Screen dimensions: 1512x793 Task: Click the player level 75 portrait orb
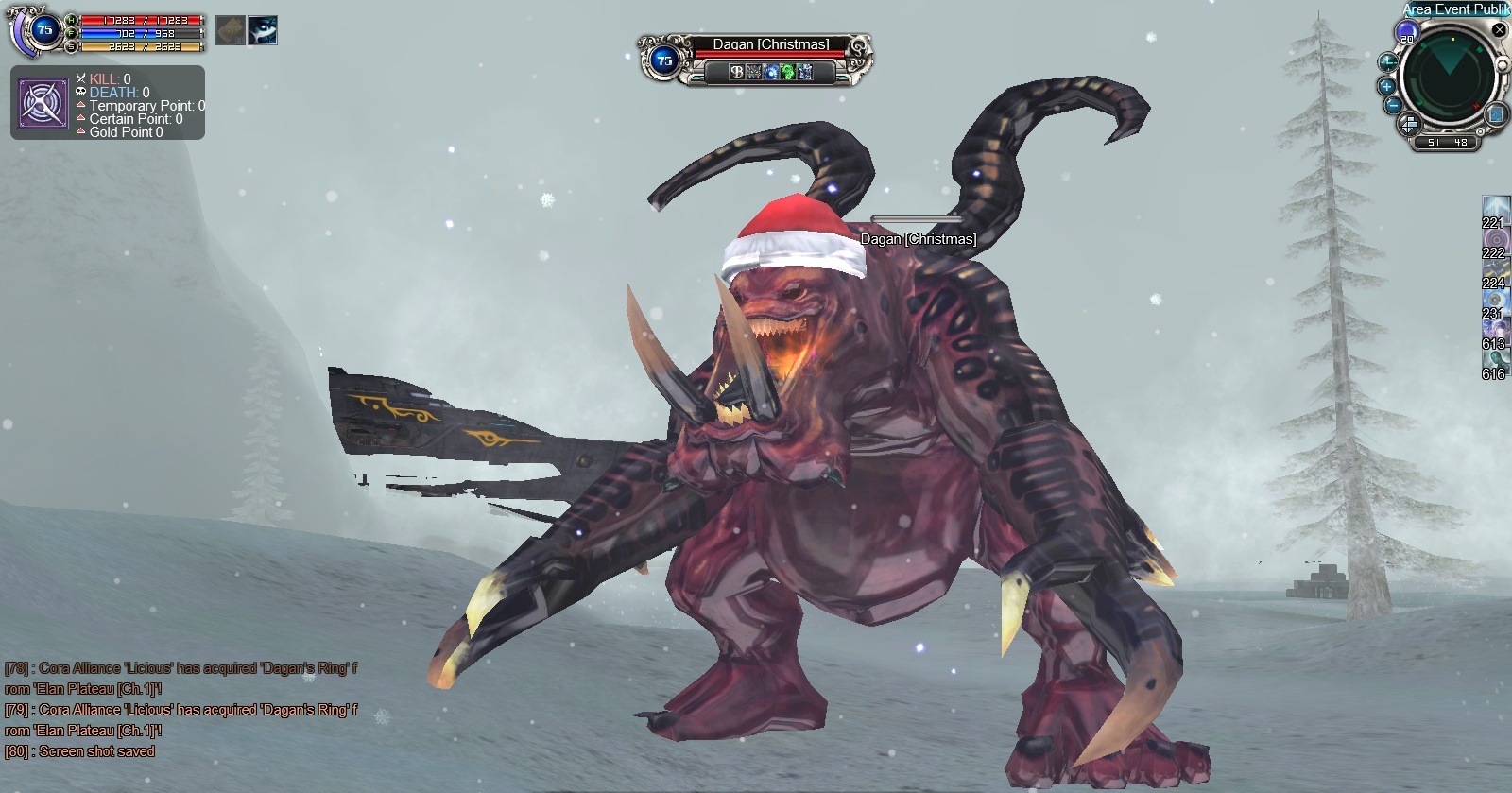coord(44,30)
